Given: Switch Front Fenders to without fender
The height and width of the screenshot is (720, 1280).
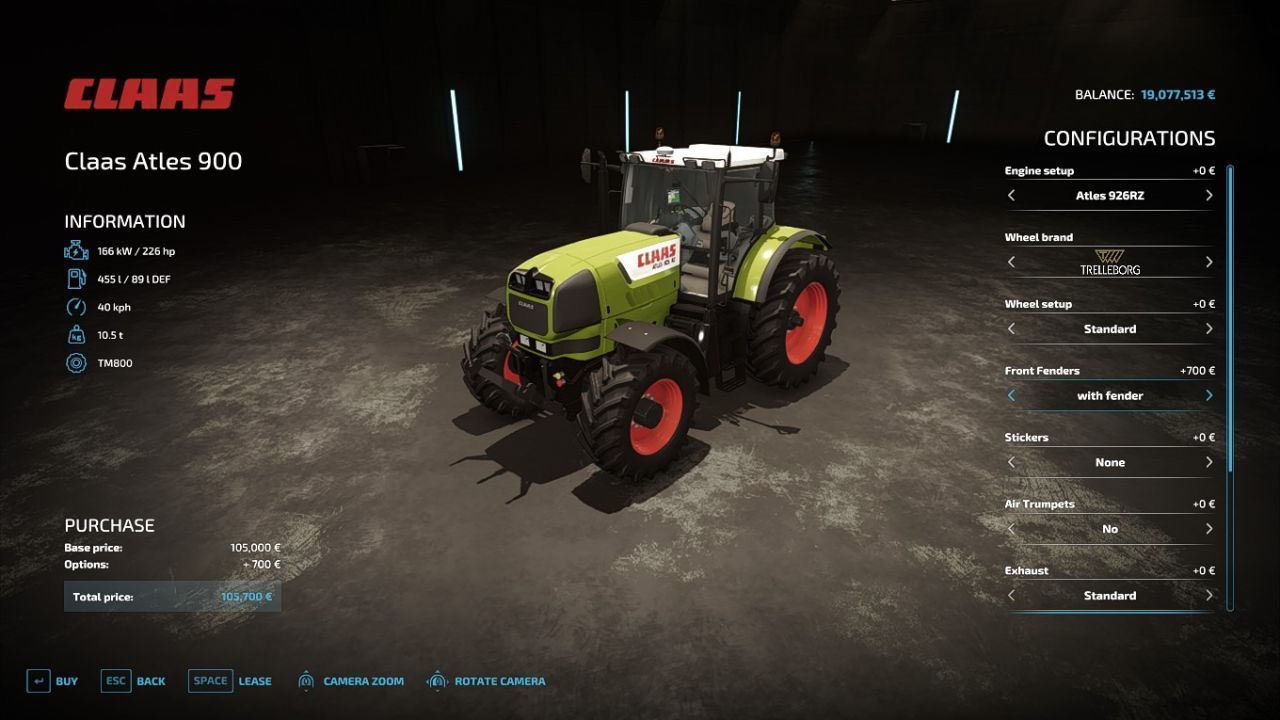Looking at the screenshot, I should pos(1011,395).
